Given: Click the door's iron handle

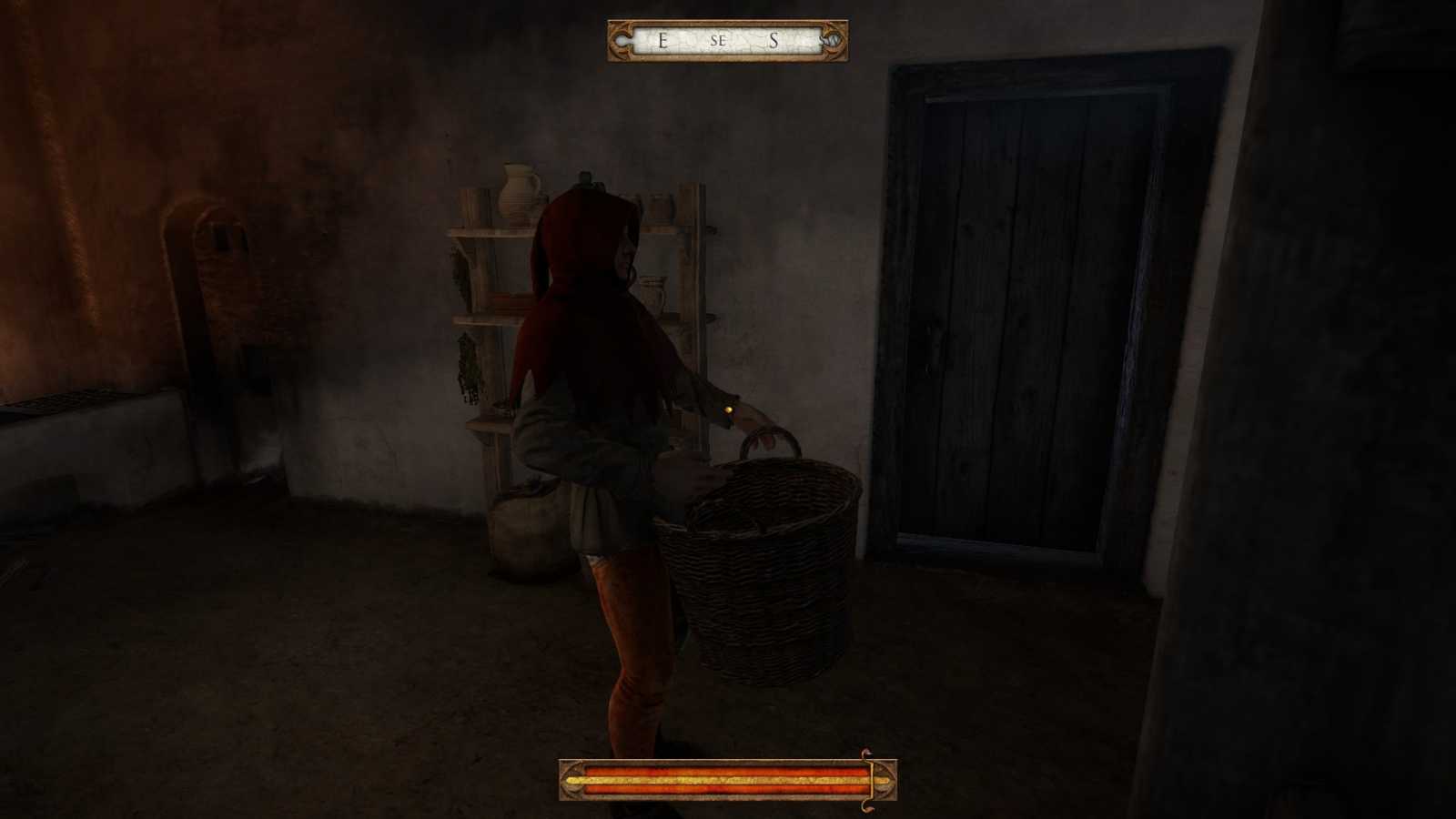Looking at the screenshot, I should [x=932, y=341].
